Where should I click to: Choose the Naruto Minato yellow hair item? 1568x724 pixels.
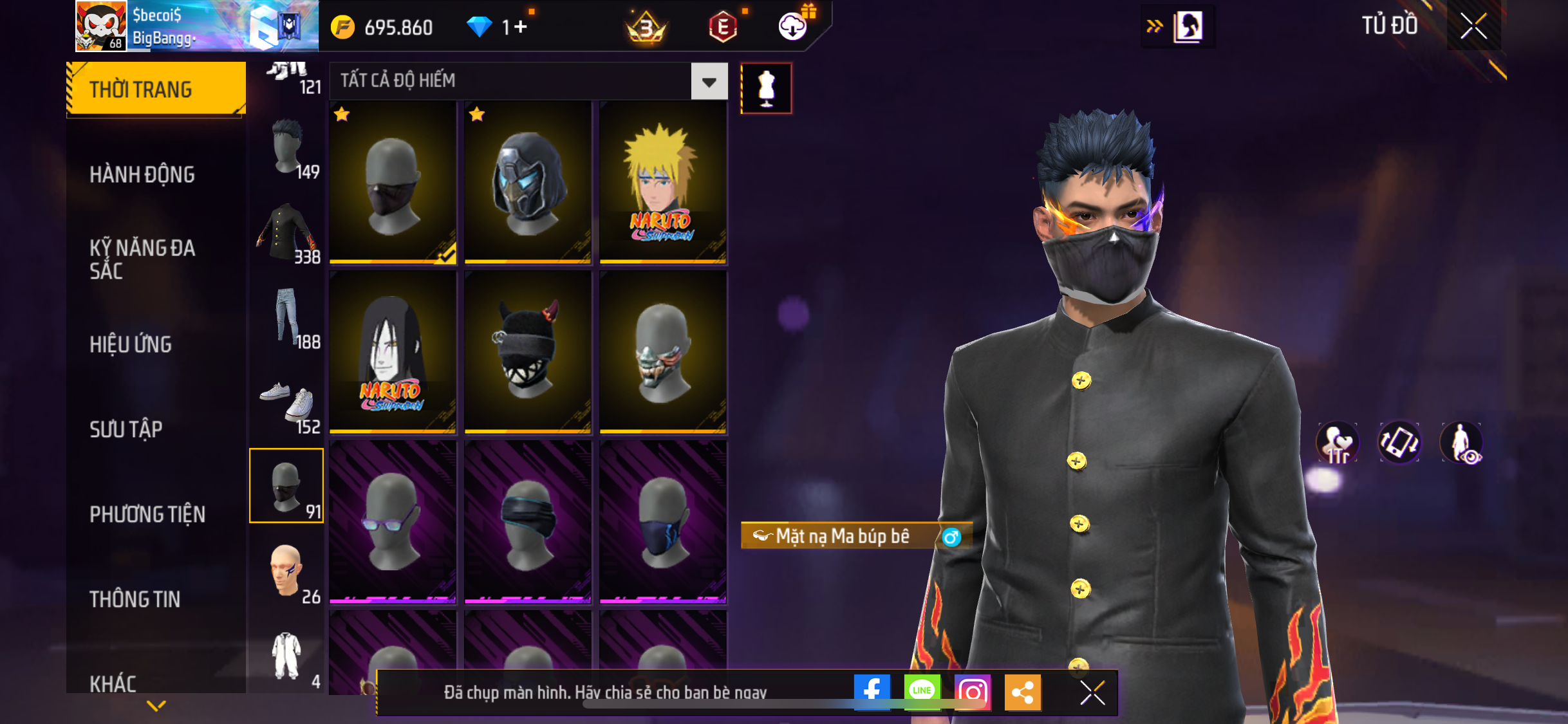point(663,183)
